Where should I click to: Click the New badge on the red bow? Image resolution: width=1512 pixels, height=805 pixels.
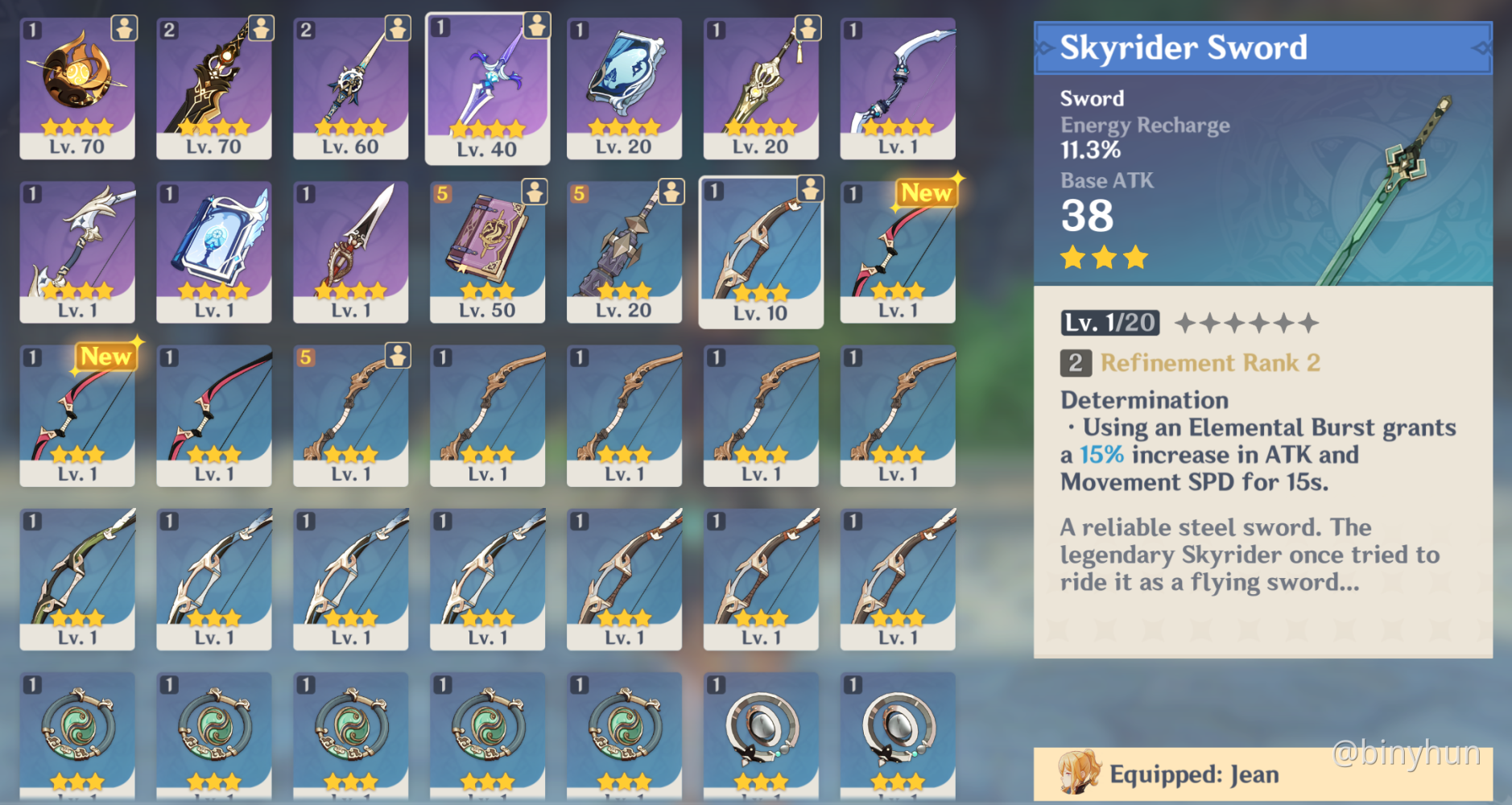click(x=926, y=192)
